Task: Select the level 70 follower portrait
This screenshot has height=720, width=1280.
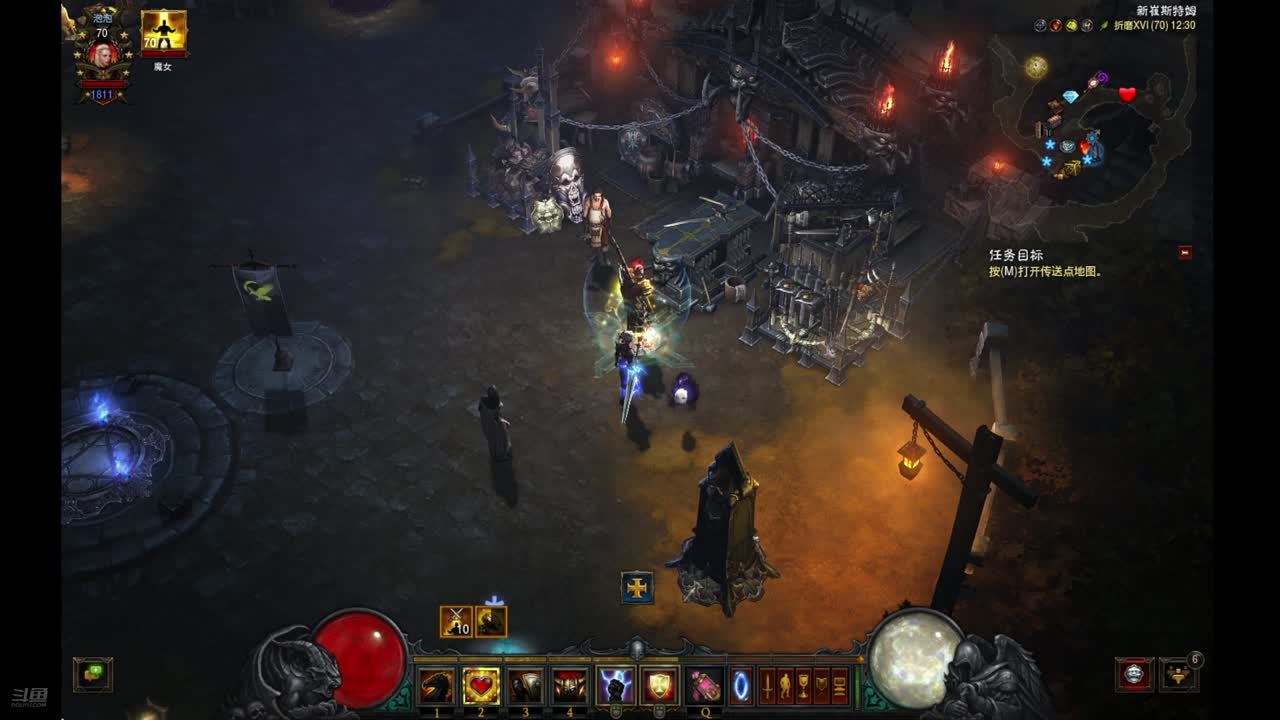Action: click(x=163, y=34)
